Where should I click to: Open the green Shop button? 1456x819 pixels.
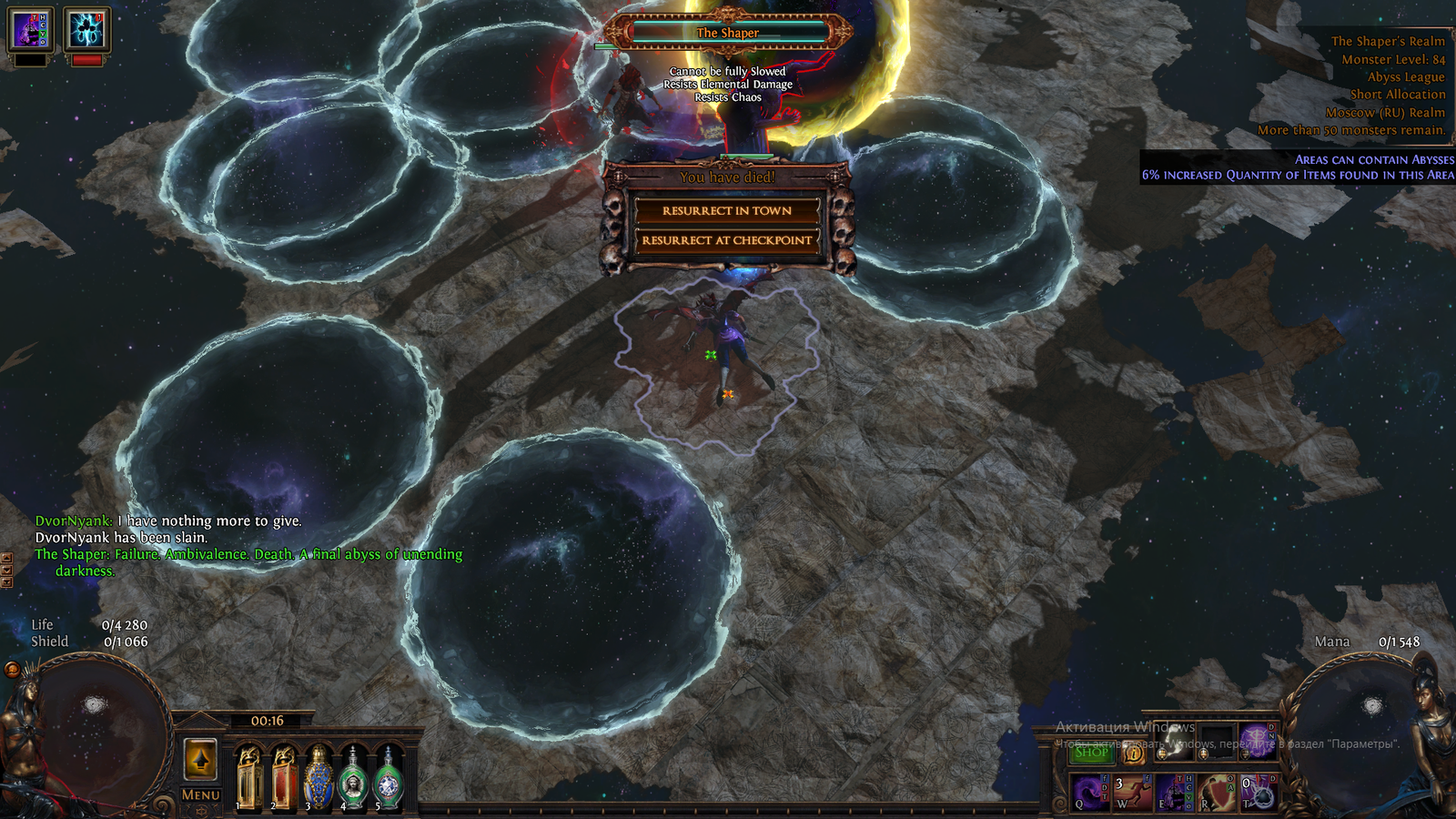coord(1091,752)
